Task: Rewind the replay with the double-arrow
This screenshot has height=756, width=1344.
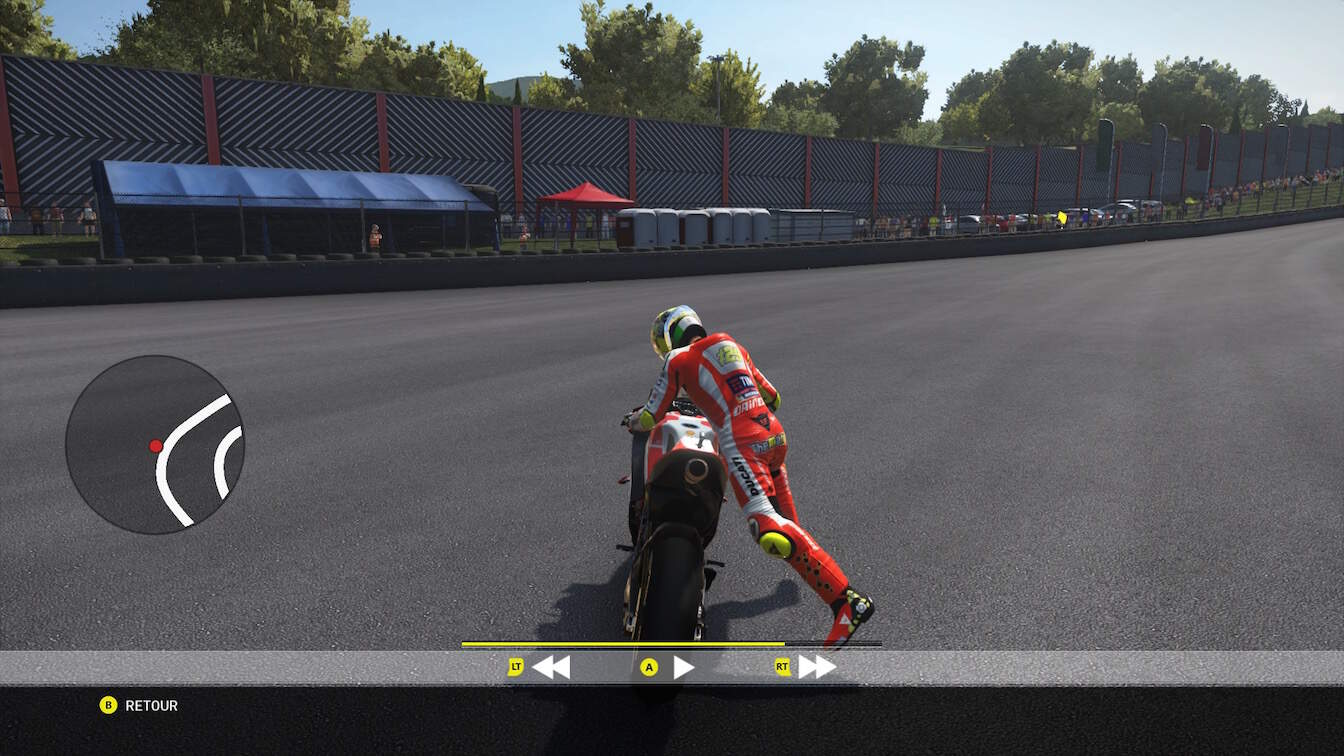Action: 550,667
